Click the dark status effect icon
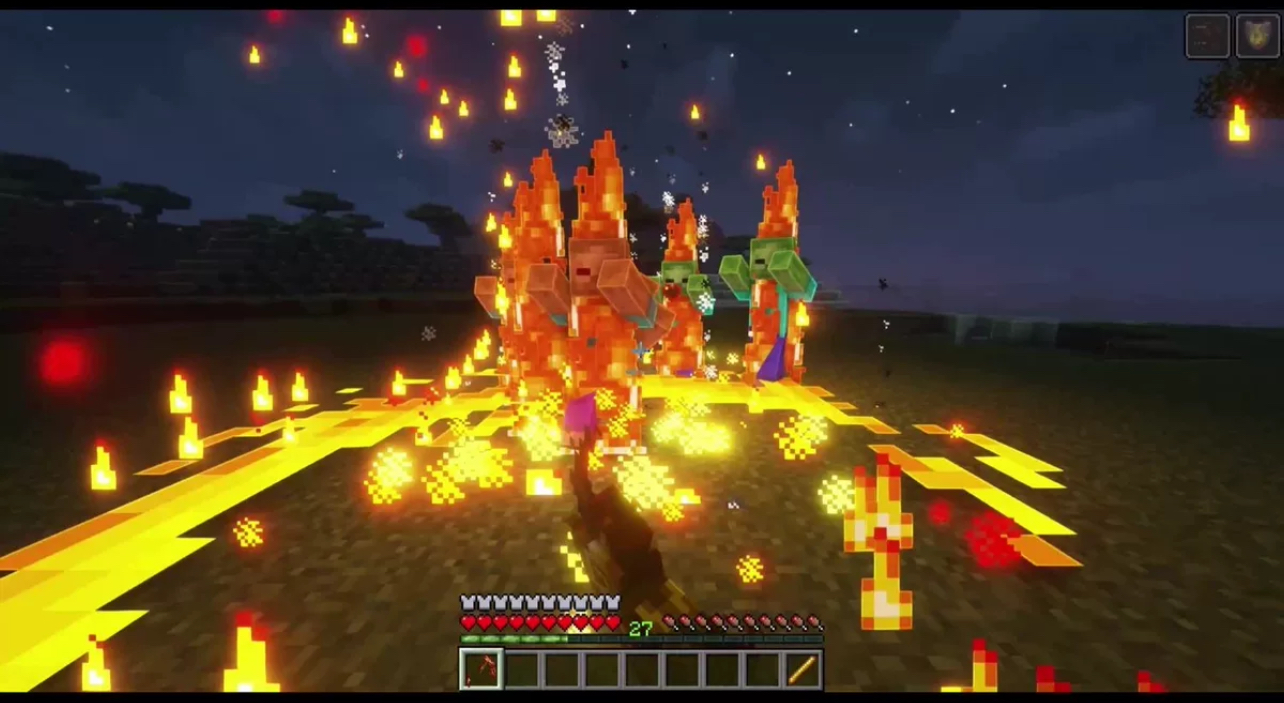Viewport: 1284px width, 703px height. click(1207, 37)
